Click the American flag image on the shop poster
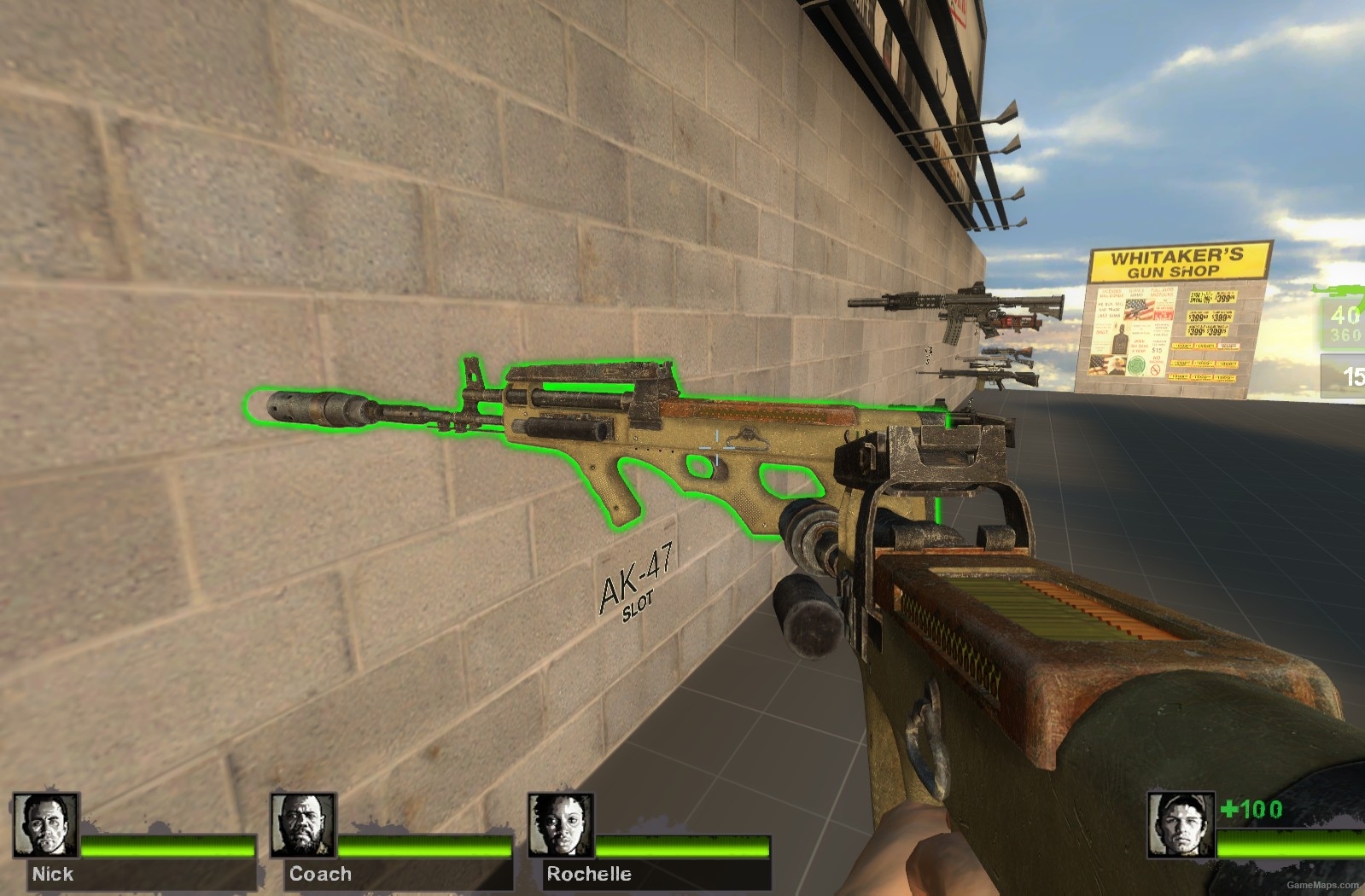 point(1140,310)
